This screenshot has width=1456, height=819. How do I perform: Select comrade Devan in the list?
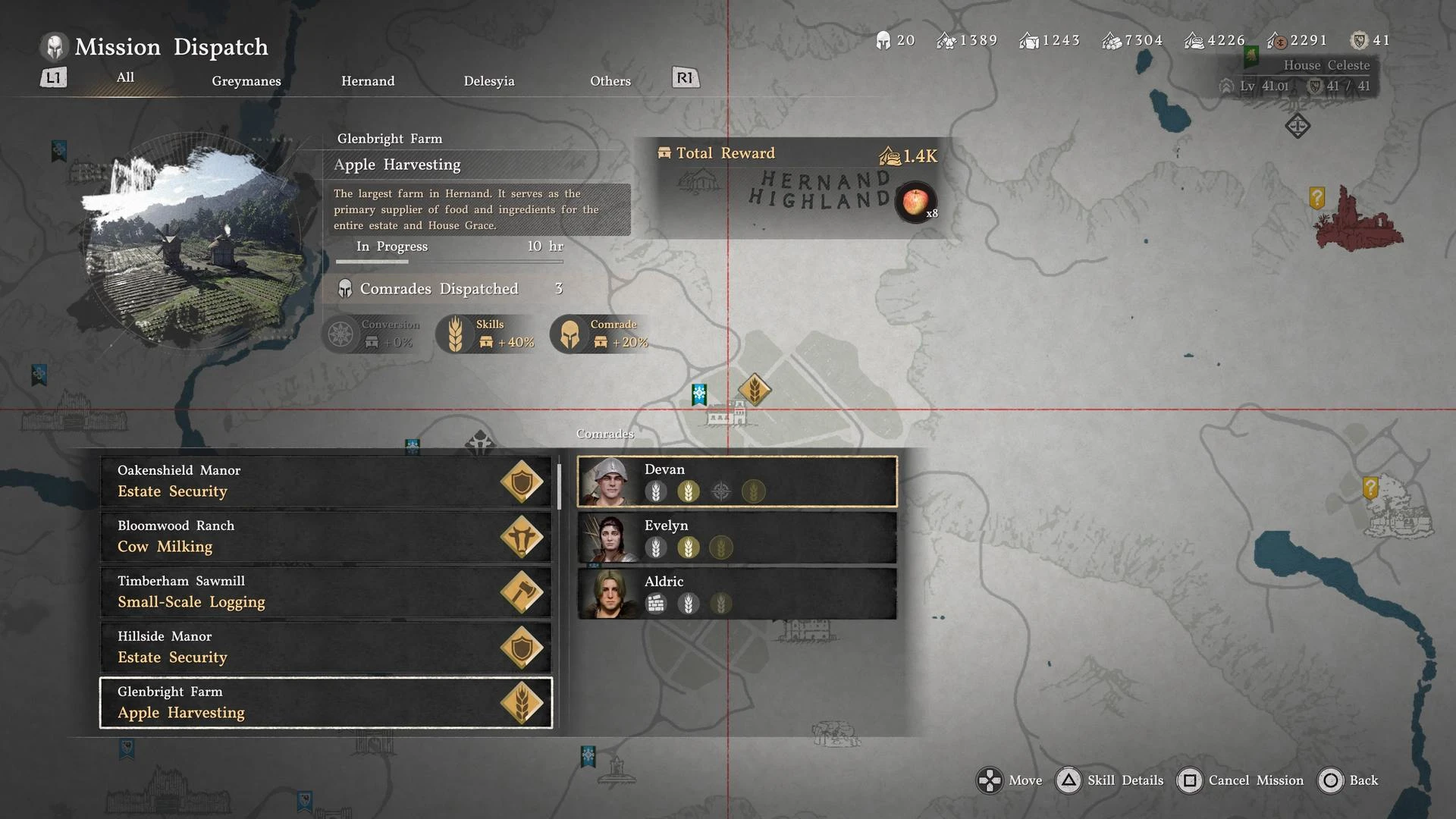pyautogui.click(x=737, y=482)
